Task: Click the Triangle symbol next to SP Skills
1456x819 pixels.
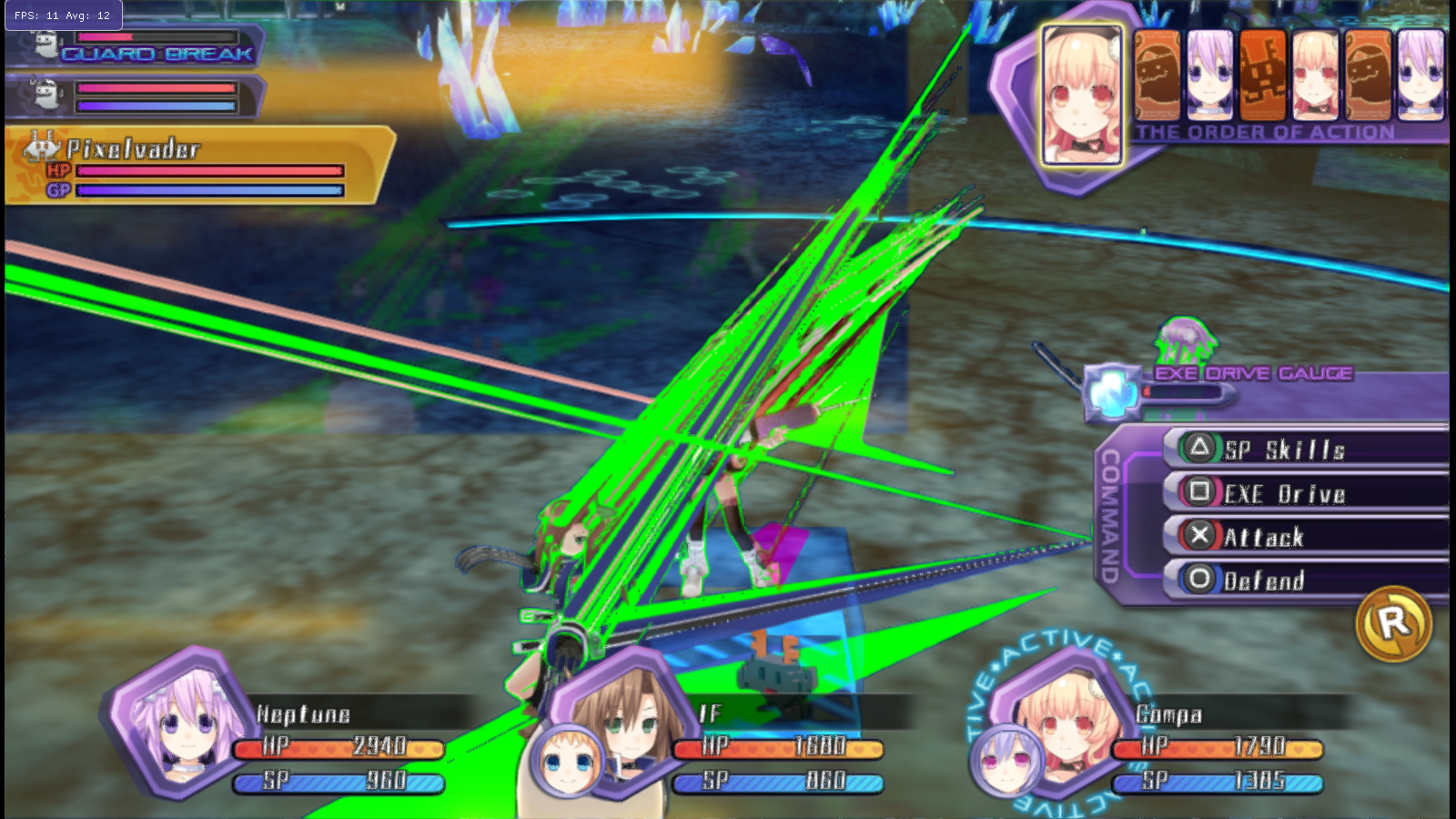Action: click(1201, 449)
